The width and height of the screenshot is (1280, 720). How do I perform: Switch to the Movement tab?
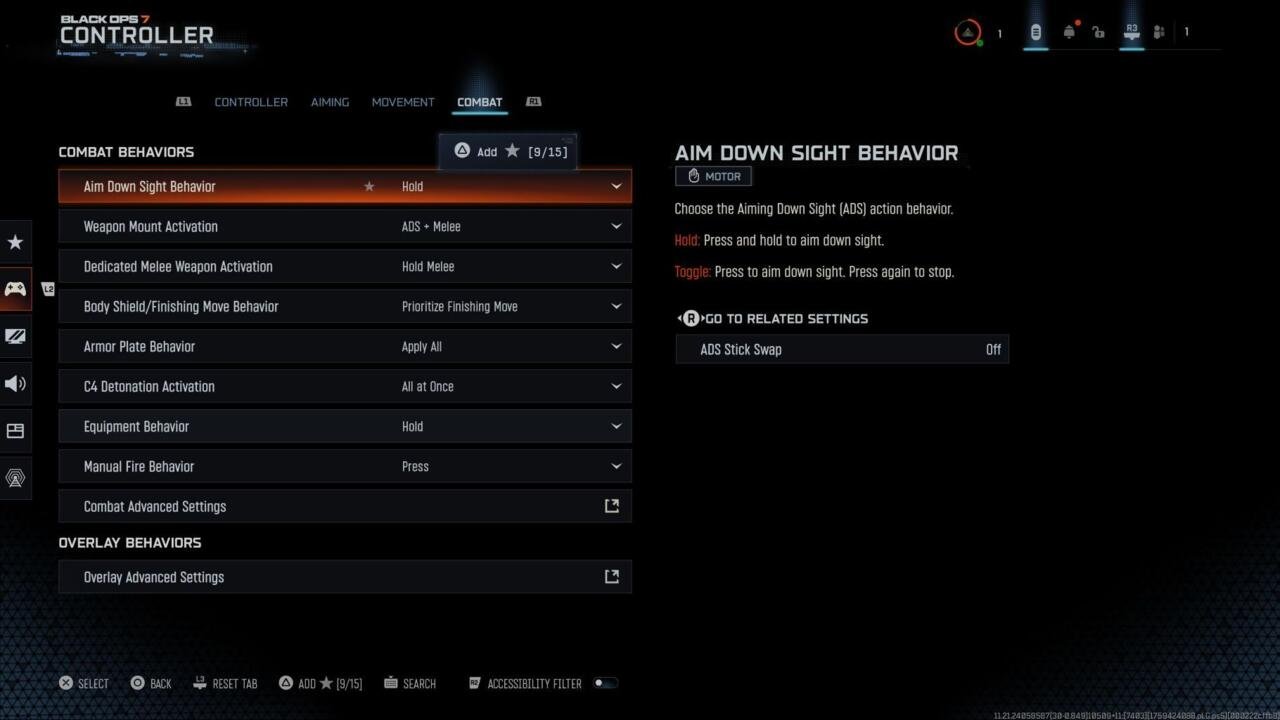click(403, 101)
